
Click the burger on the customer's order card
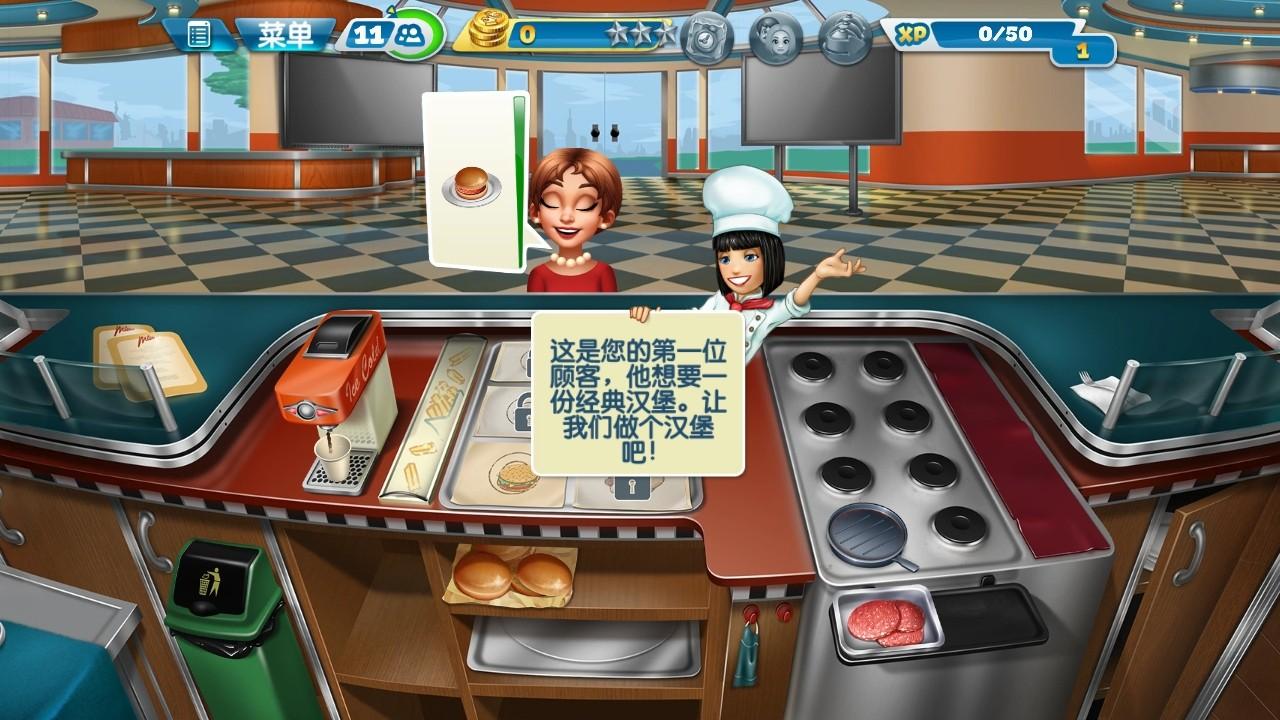click(471, 180)
